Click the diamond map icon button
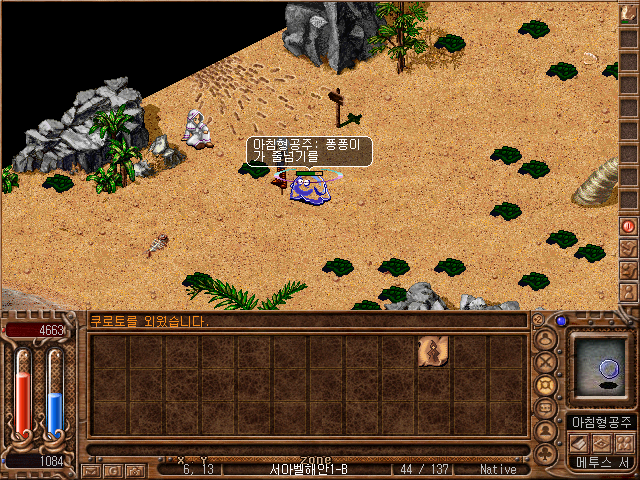Screen dimensions: 640x480 603,443
